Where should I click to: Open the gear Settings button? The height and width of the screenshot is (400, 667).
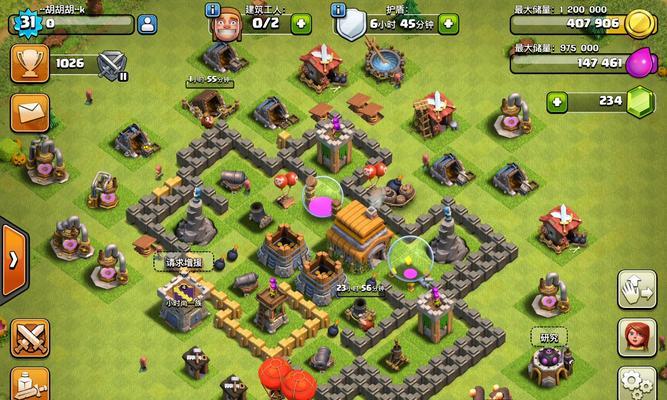tap(636, 385)
